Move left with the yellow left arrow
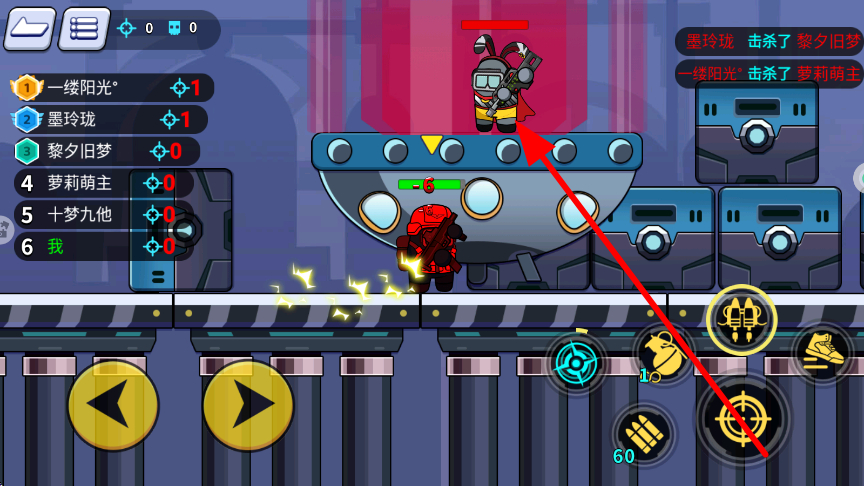Viewport: 864px width, 486px height. point(112,405)
